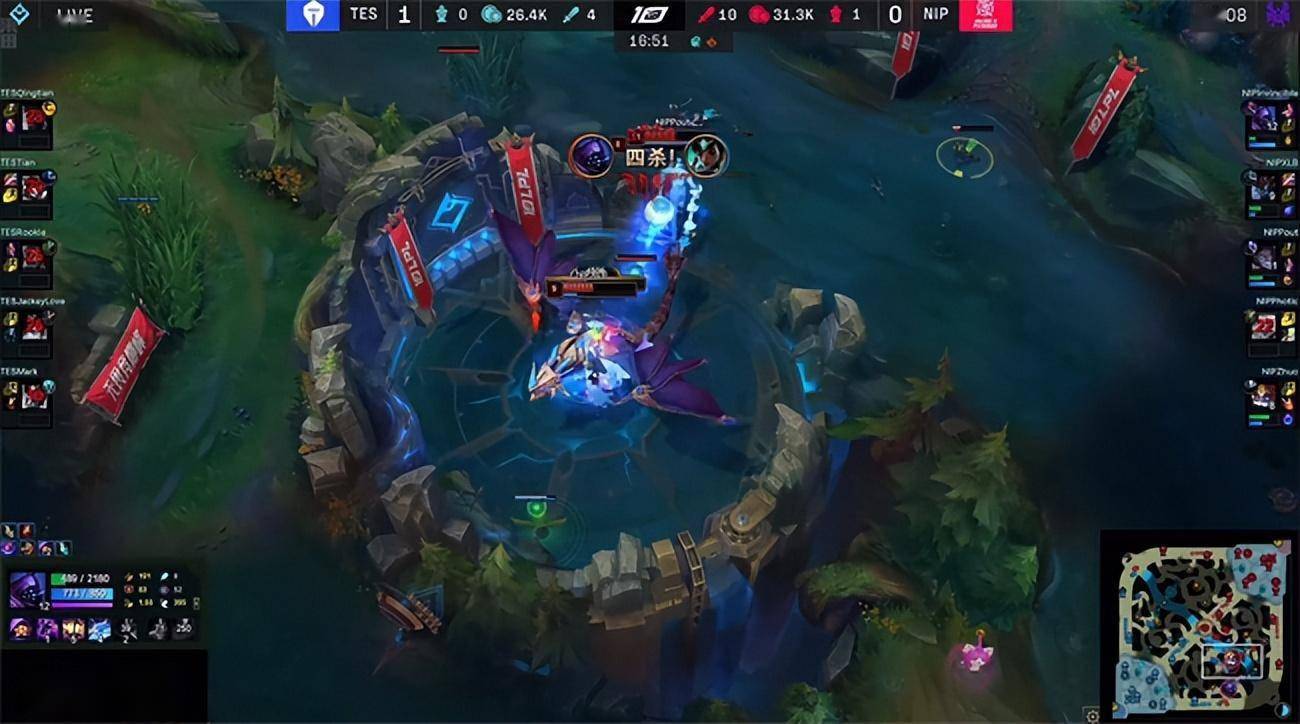Click the icy blue ultimate ability icon
This screenshot has width=1300, height=724.
100,629
